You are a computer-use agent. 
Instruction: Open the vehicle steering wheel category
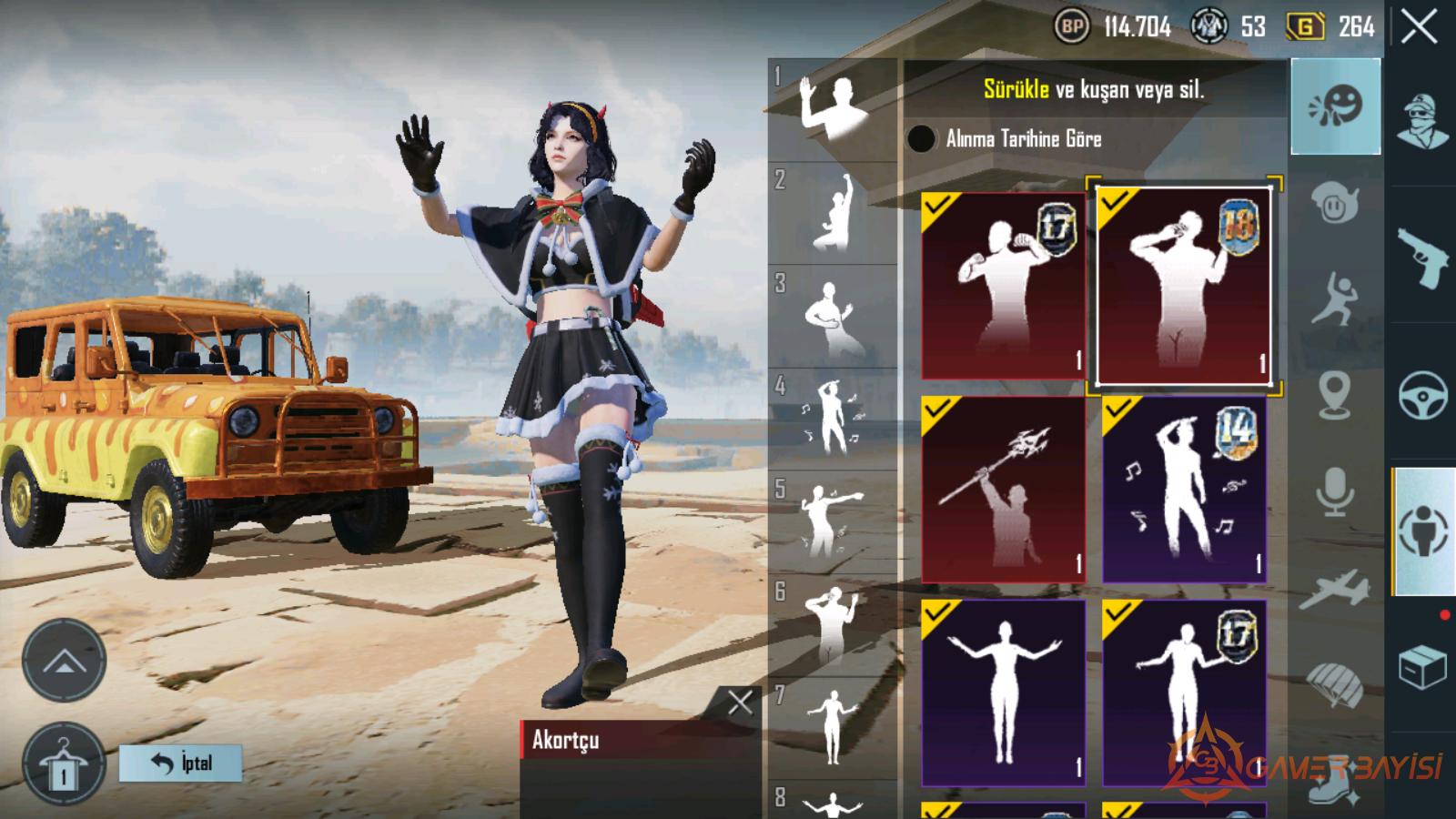click(1422, 395)
